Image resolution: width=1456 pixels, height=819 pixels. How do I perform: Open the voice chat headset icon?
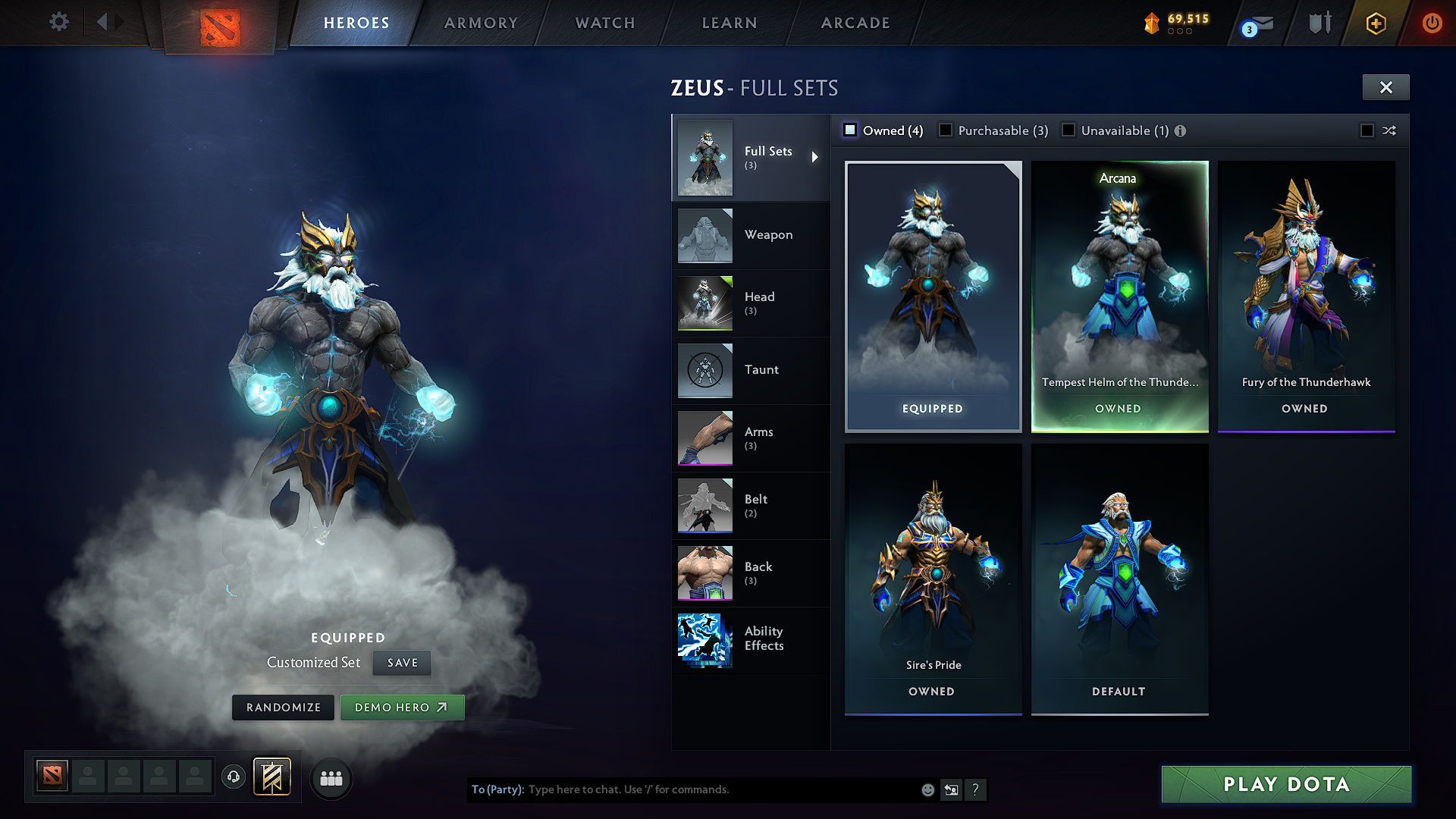coord(233,777)
